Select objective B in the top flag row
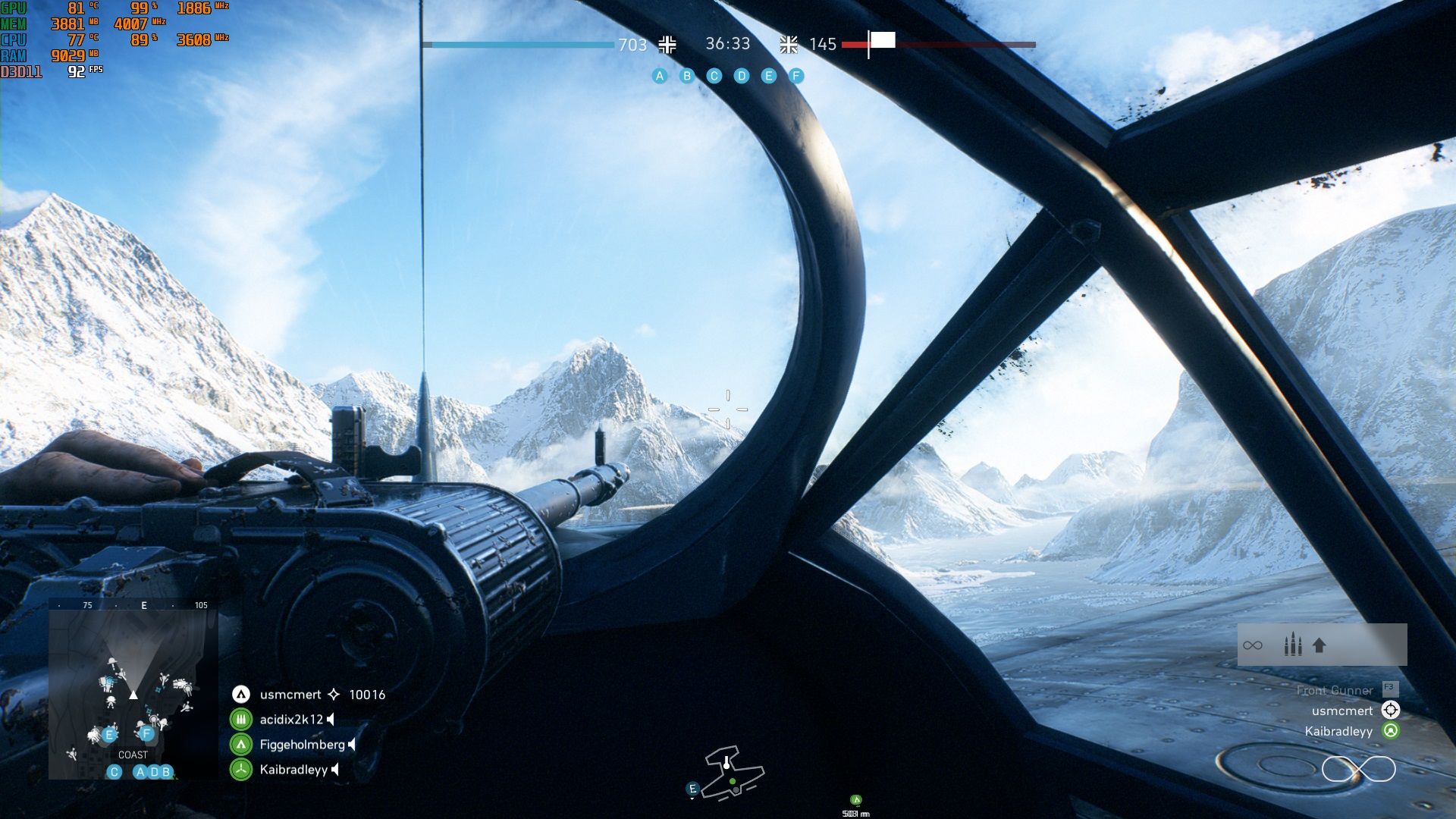 tap(687, 76)
